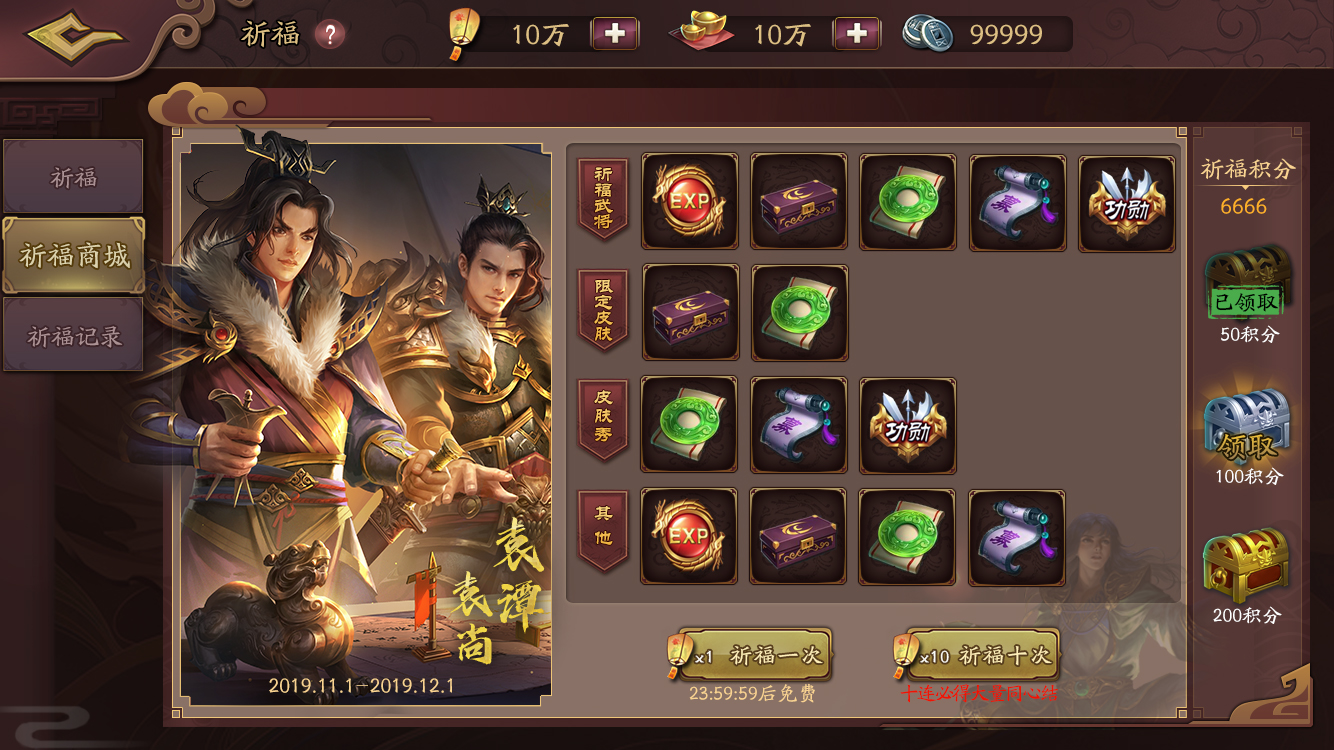This screenshot has width=1334, height=750.
Task: Choose the purple chest in 限定皮肤 row
Action: (x=689, y=313)
